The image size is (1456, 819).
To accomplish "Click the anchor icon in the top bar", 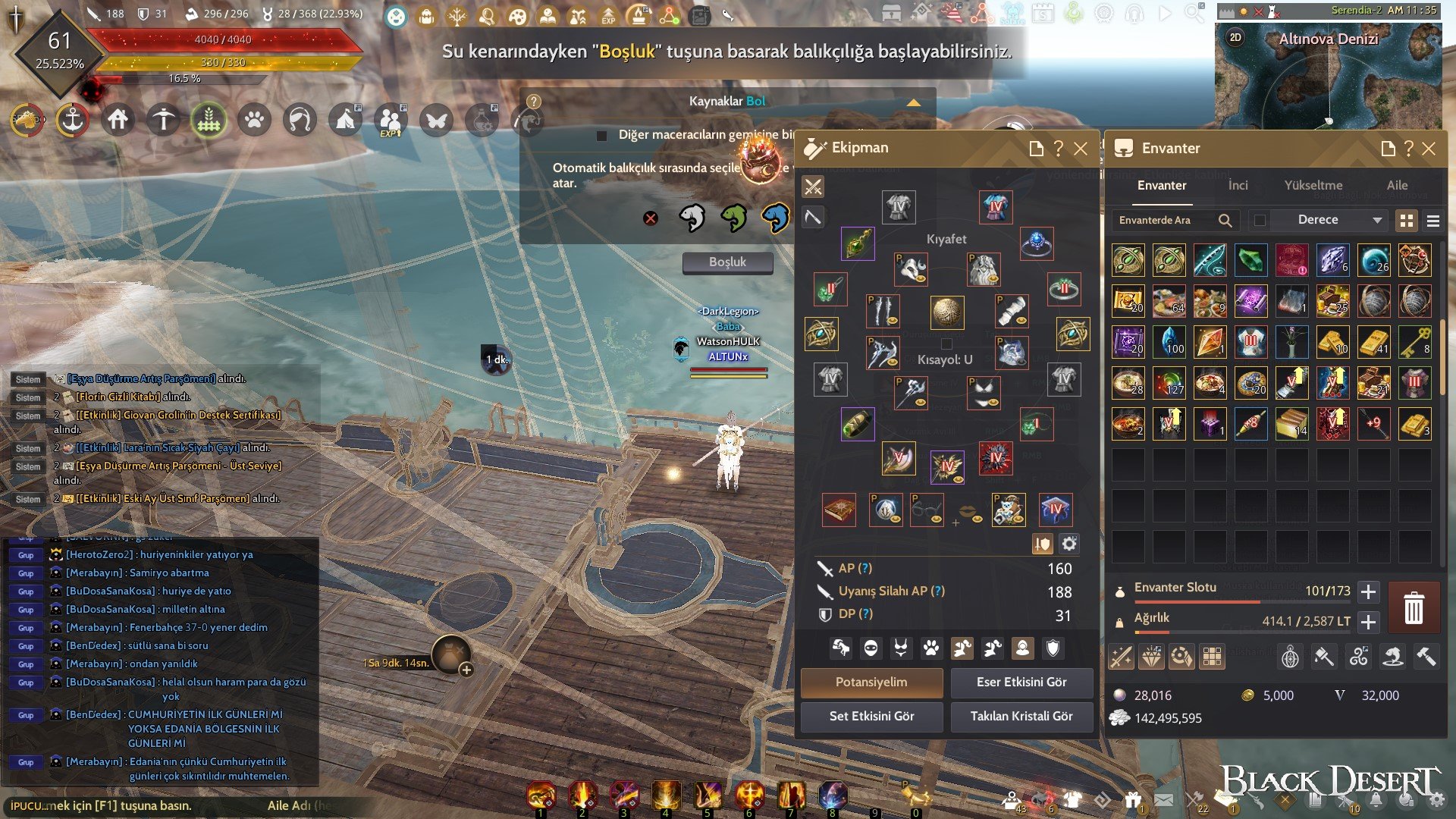I will (73, 120).
